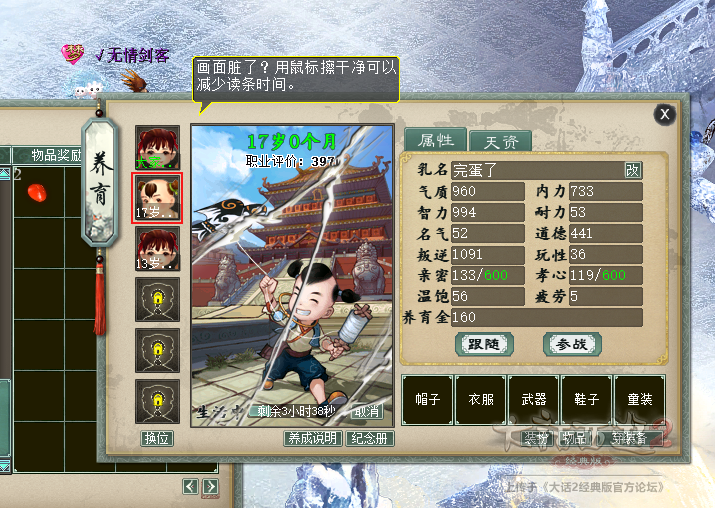Open the 养成说明 guide

[x=312, y=438]
